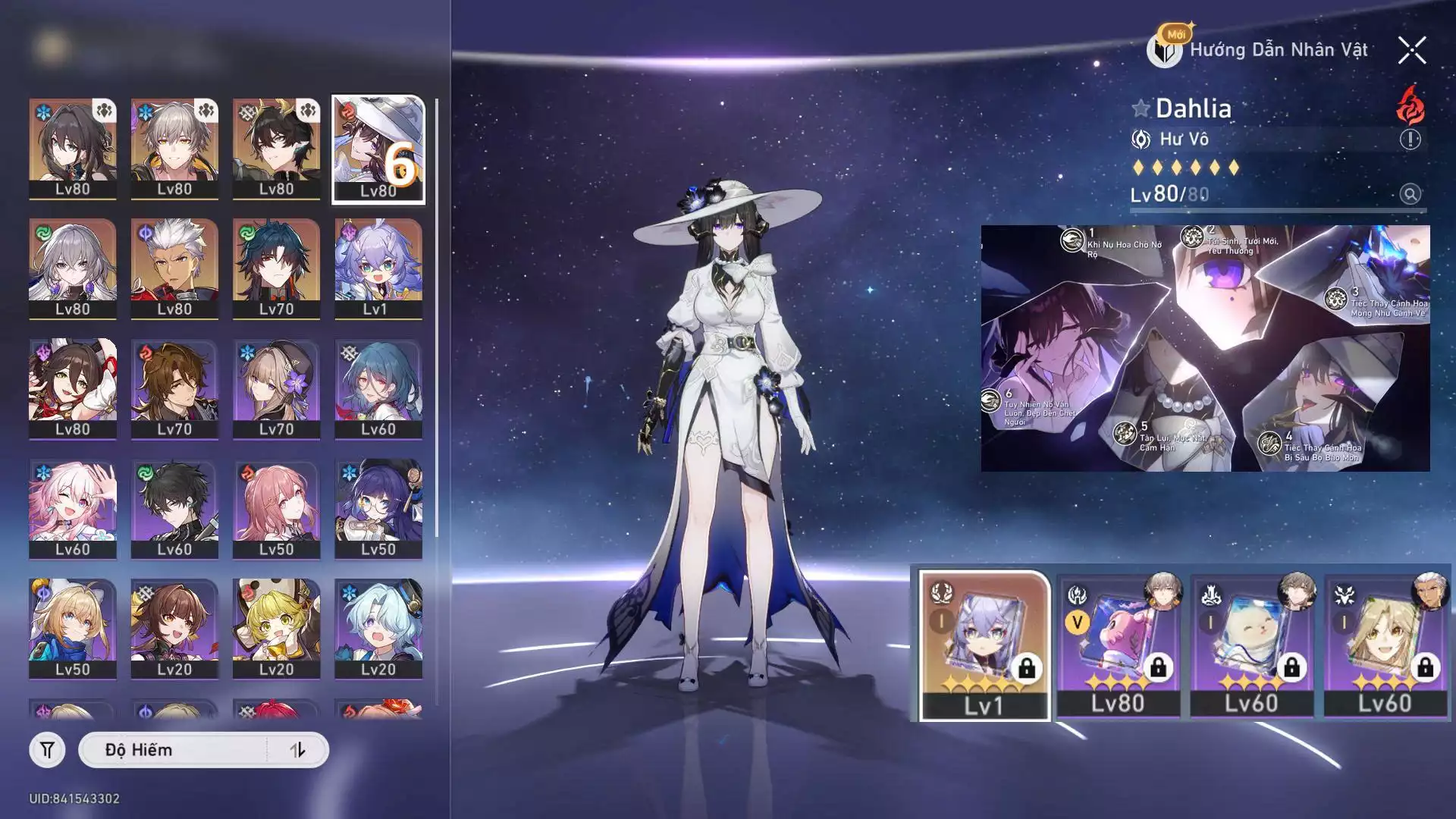
Task: Choose the Lv80 pink creature light cone
Action: (1119, 645)
